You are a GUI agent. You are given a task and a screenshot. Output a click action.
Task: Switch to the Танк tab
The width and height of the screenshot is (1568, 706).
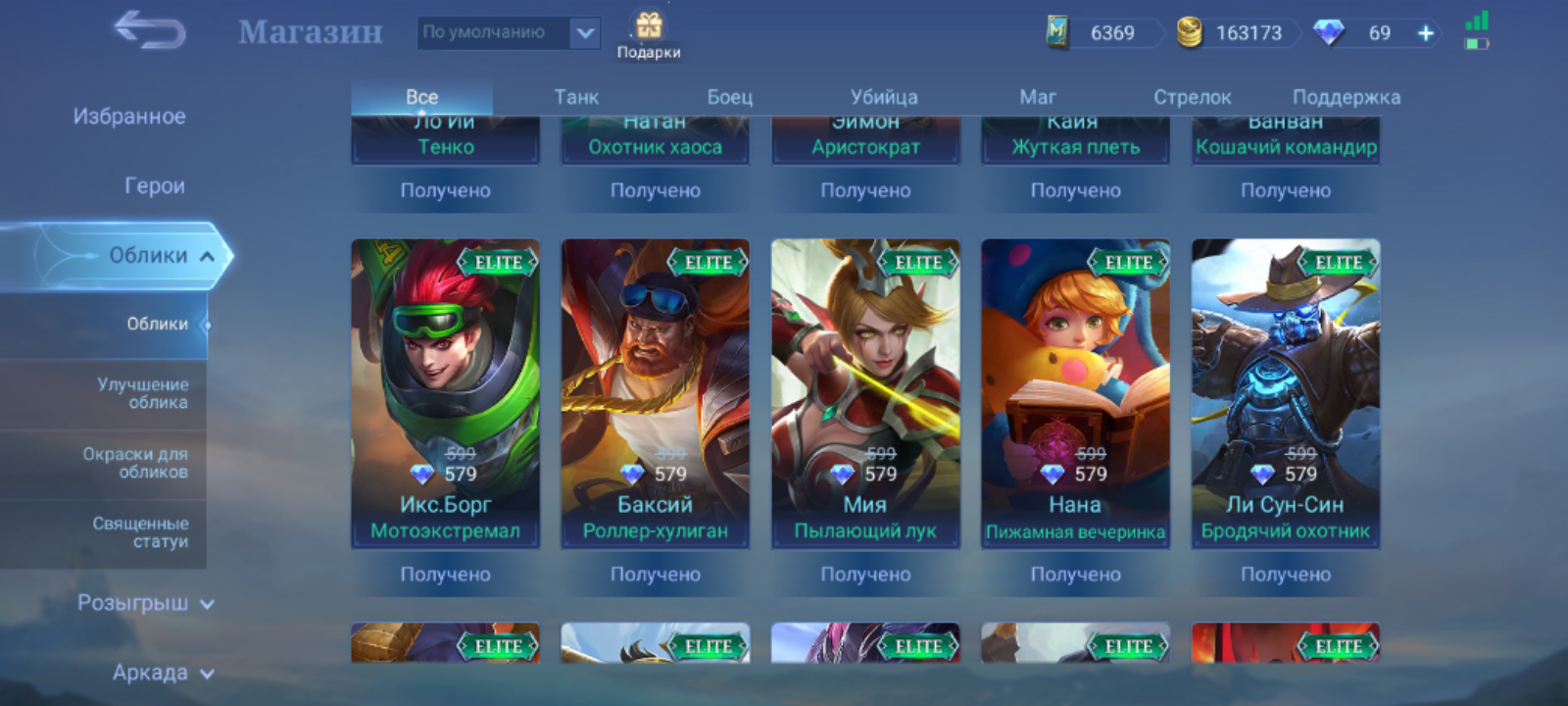click(576, 97)
